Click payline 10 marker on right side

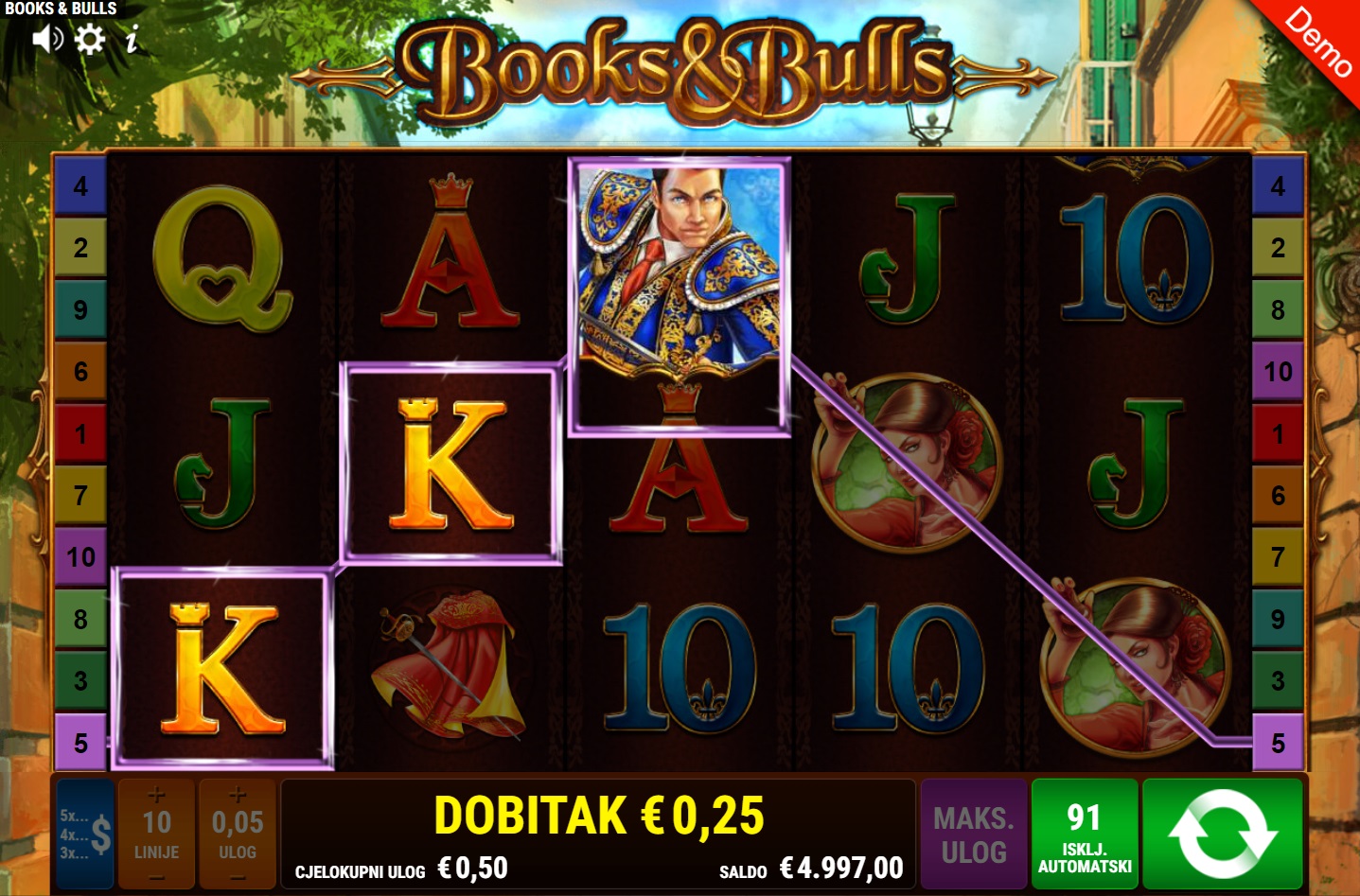(x=1278, y=371)
